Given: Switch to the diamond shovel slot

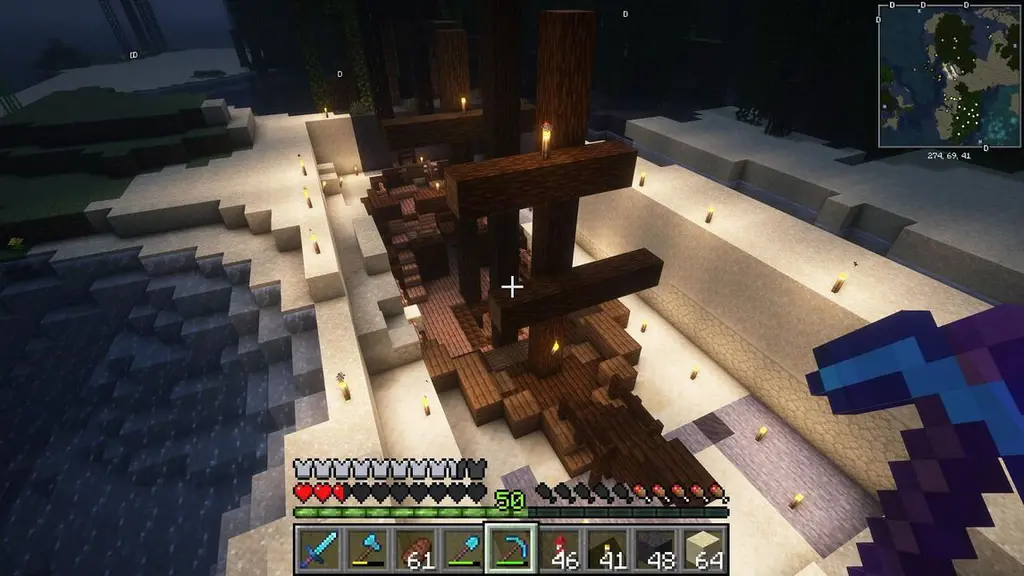Looking at the screenshot, I should coord(462,549).
